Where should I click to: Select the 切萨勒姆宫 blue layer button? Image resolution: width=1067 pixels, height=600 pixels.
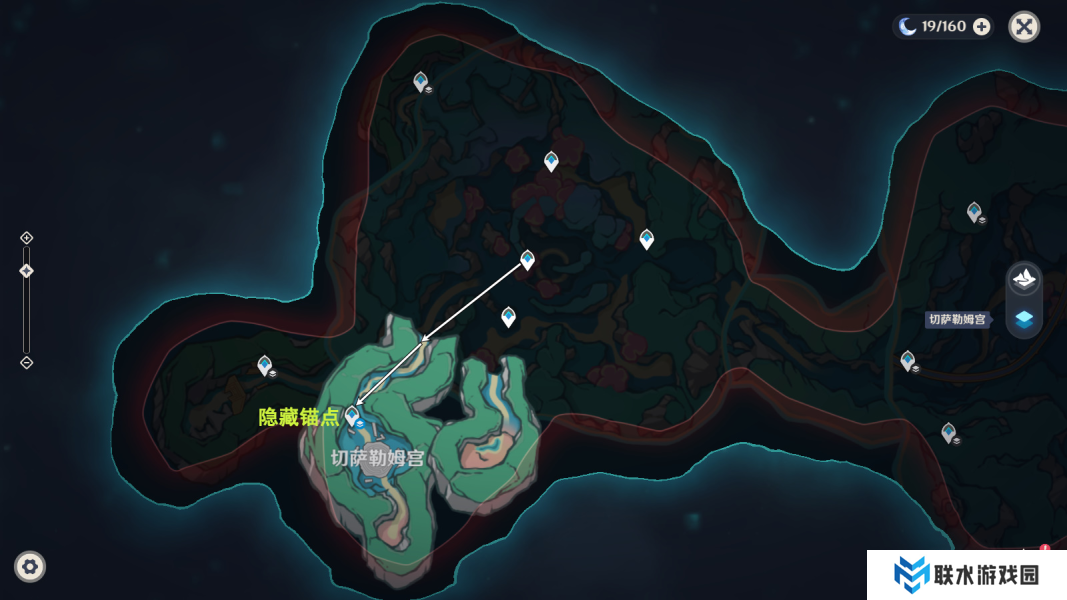1024,320
